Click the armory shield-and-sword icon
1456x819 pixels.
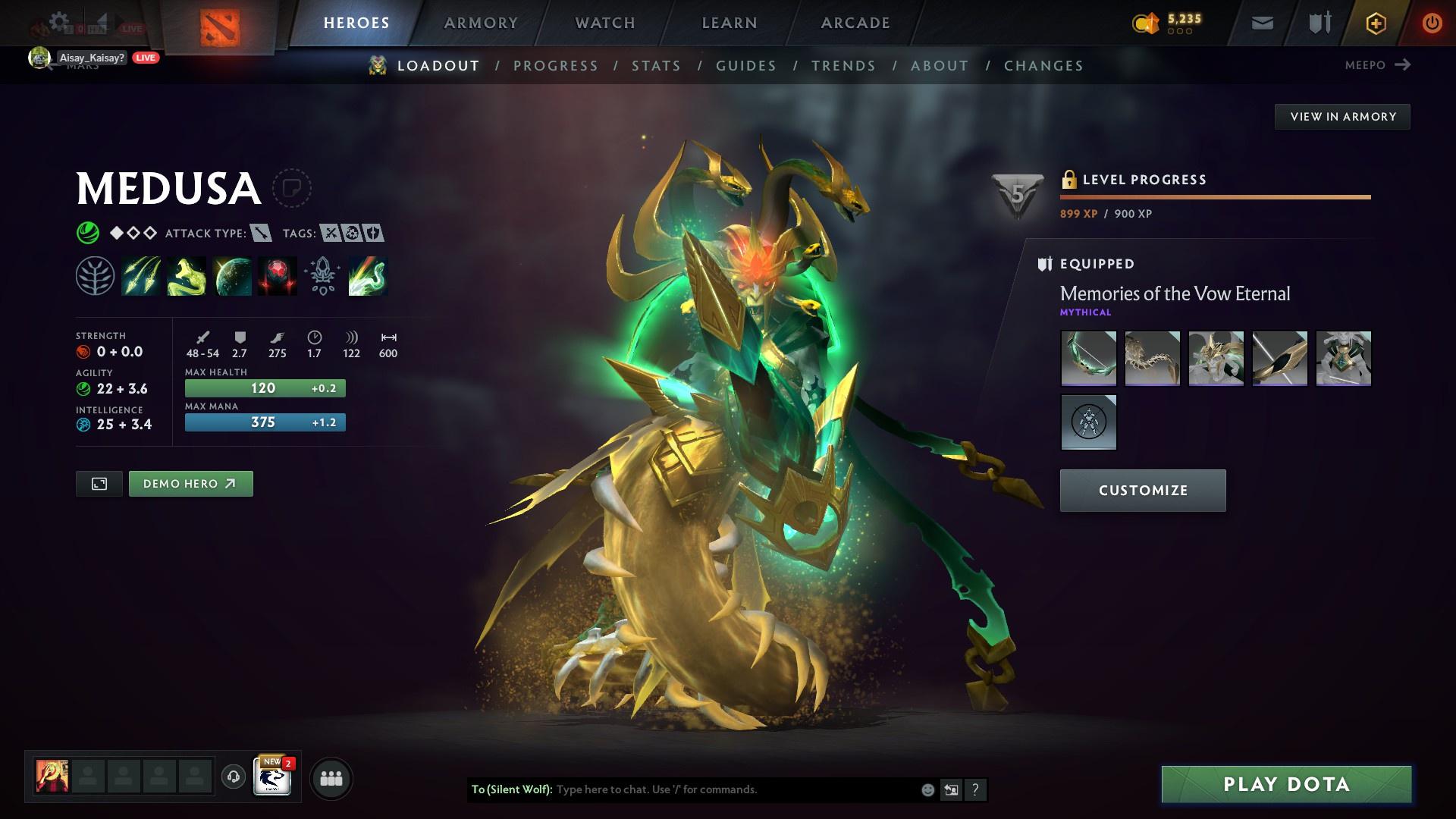coord(1318,23)
